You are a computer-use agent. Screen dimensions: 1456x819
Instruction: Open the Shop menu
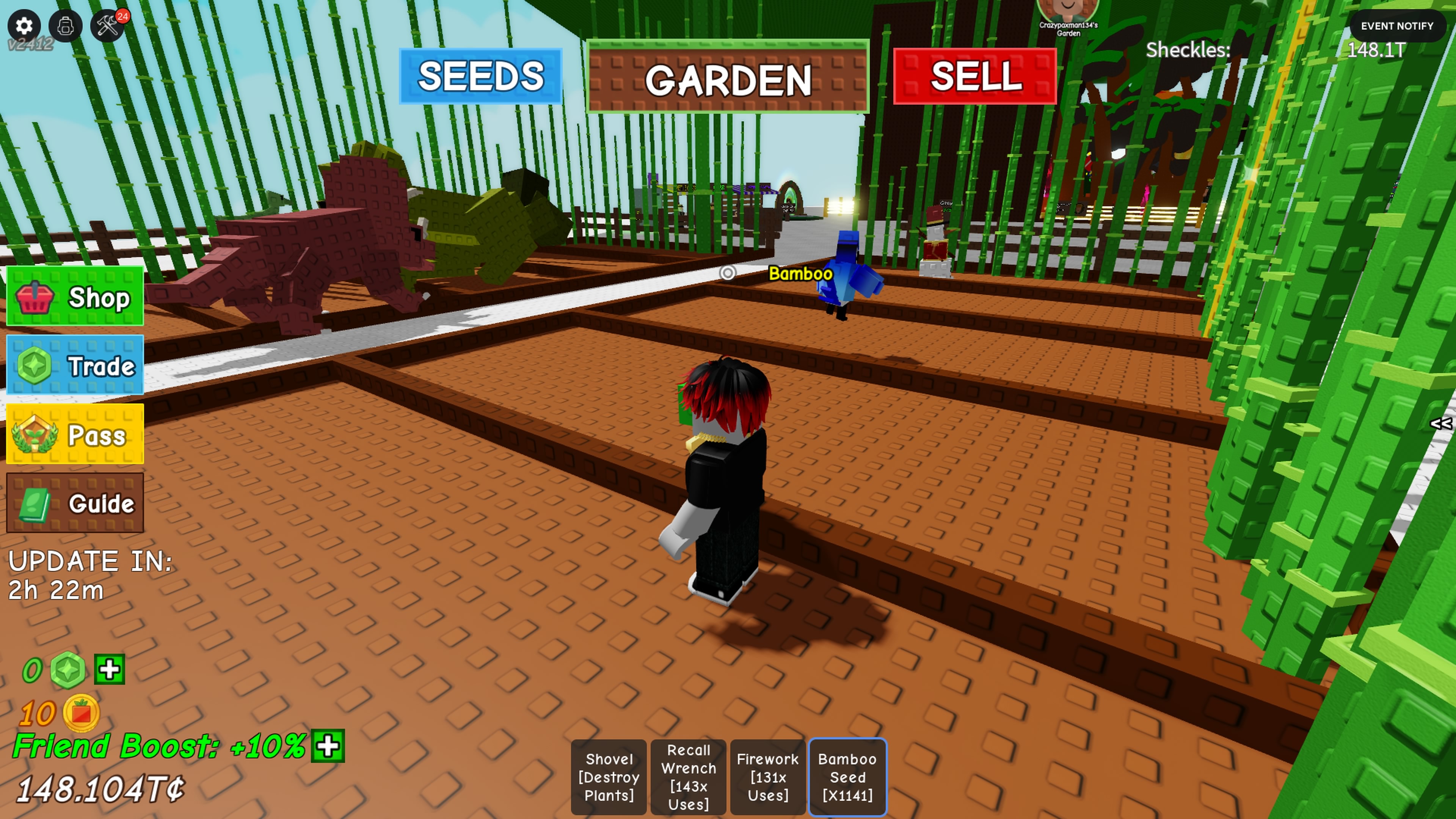(75, 297)
